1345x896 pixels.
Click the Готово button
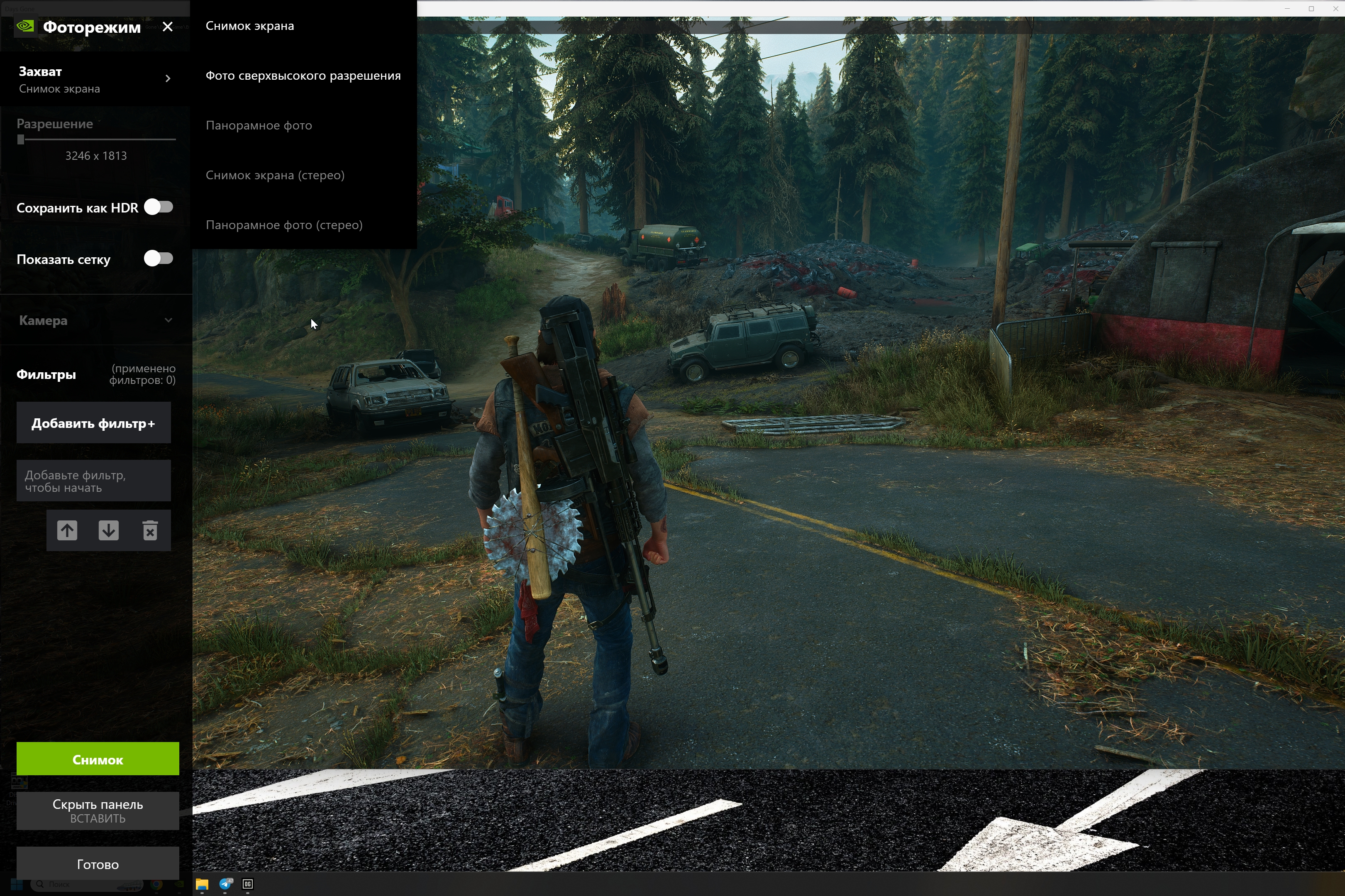(98, 864)
